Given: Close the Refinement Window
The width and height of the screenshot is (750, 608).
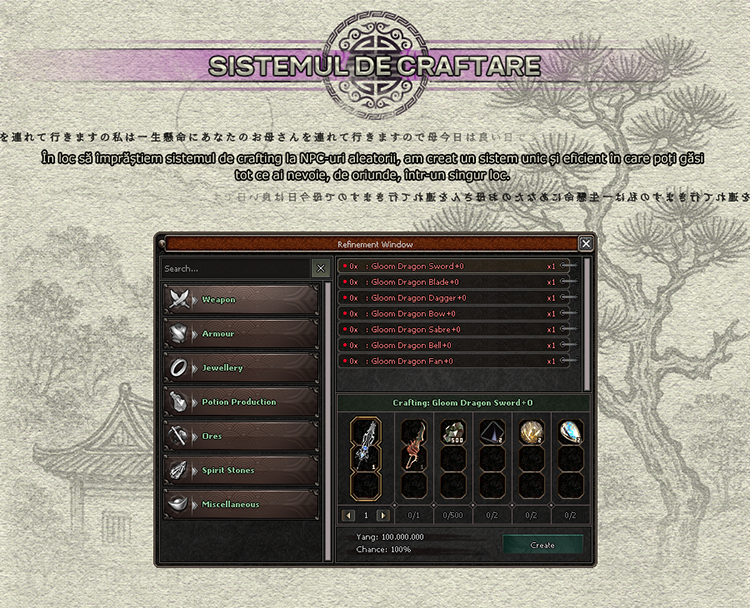Looking at the screenshot, I should pyautogui.click(x=586, y=243).
